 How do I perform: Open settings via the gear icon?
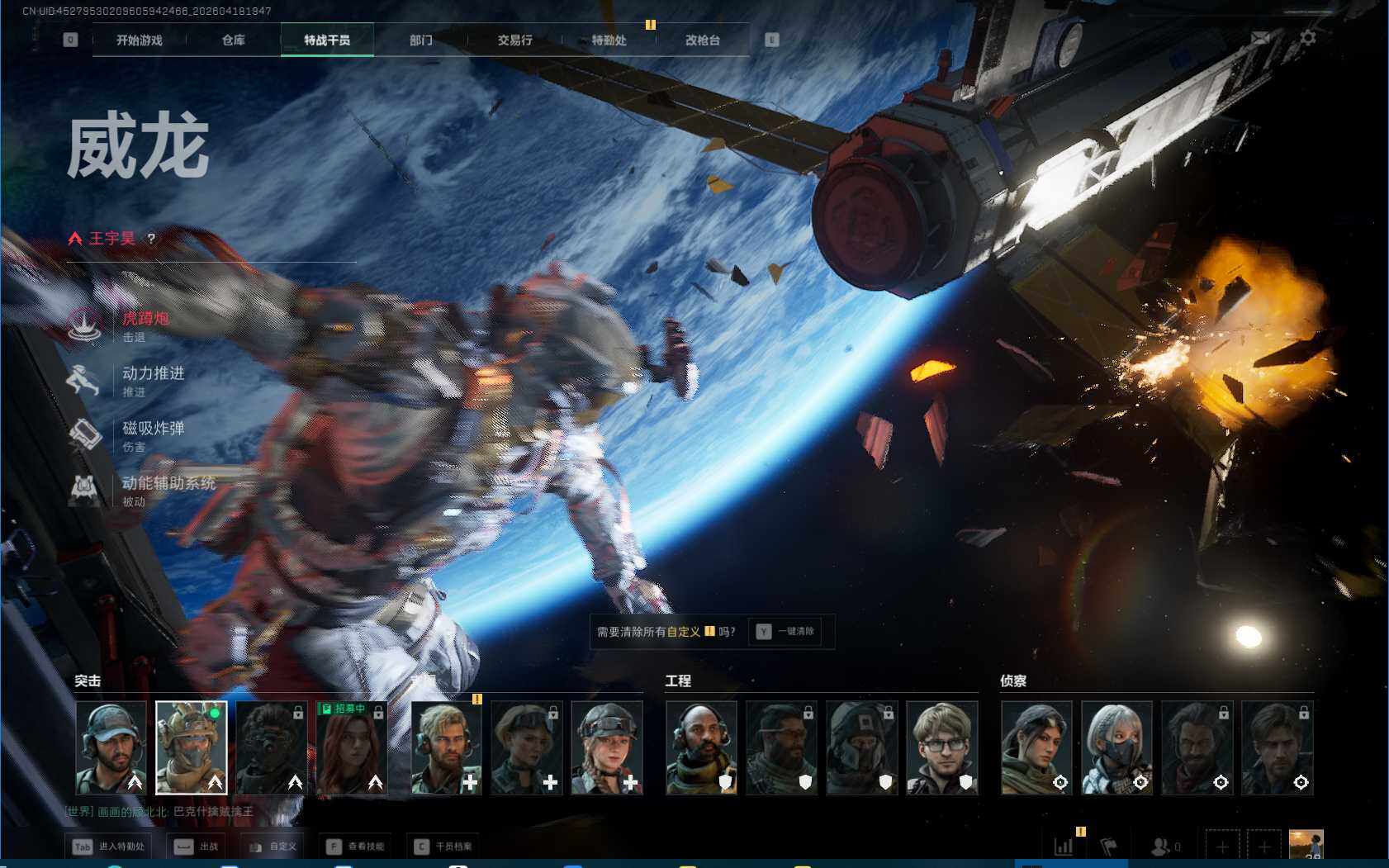pyautogui.click(x=1308, y=38)
